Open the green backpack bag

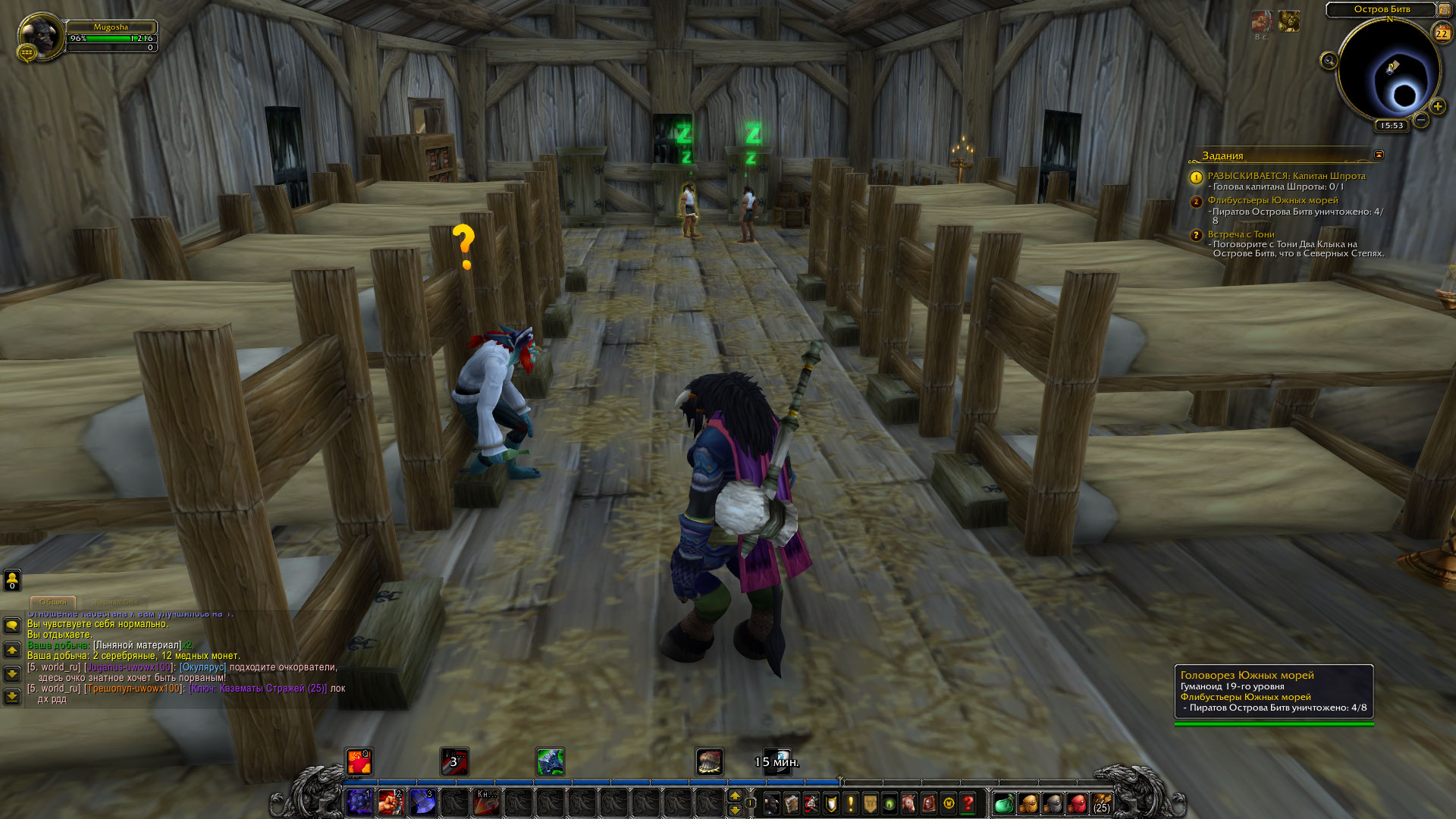tap(1004, 803)
